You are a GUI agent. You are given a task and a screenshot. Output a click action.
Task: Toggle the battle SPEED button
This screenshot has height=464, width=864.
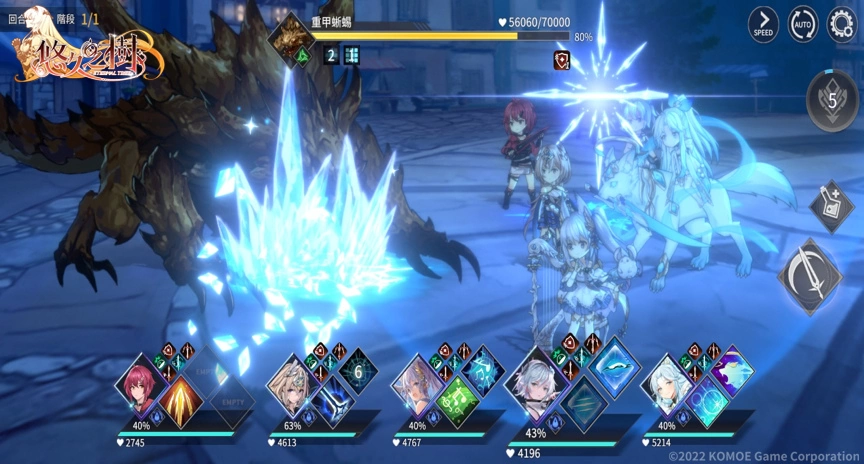[764, 23]
